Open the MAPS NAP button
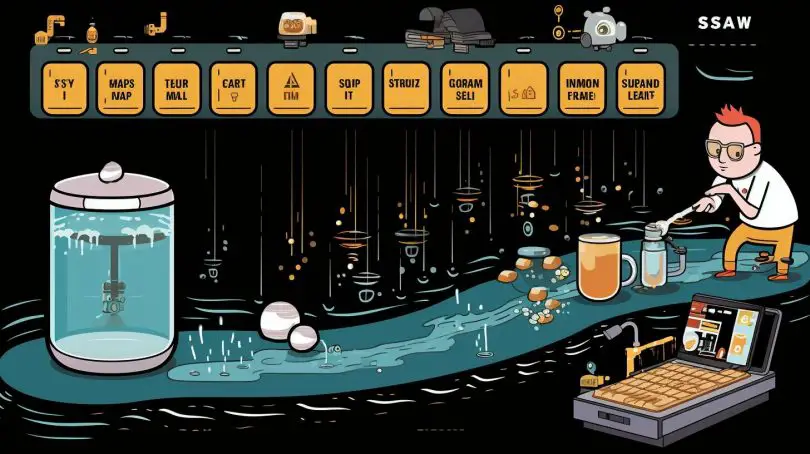This screenshot has height=454, width=810. point(121,89)
